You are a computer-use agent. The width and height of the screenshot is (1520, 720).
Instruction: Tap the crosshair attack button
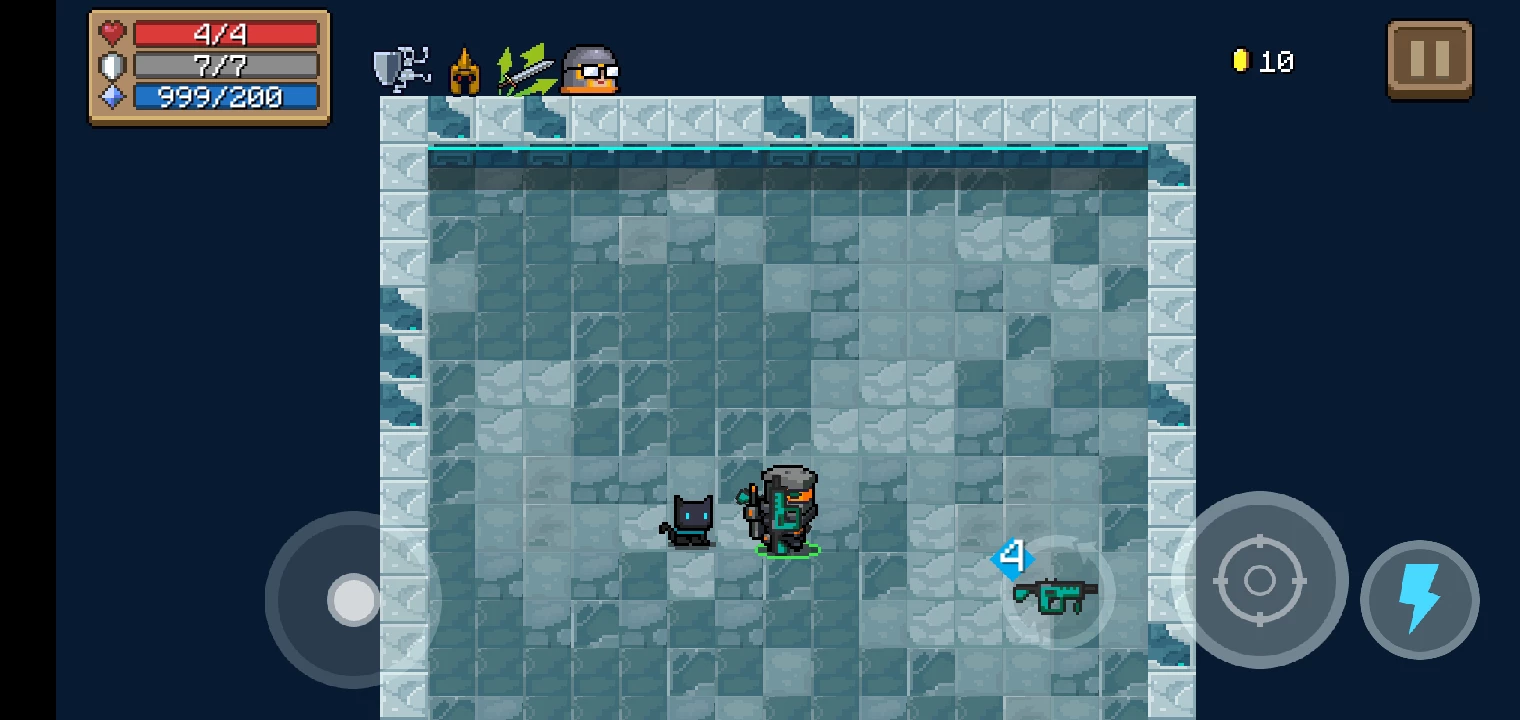coord(1259,580)
